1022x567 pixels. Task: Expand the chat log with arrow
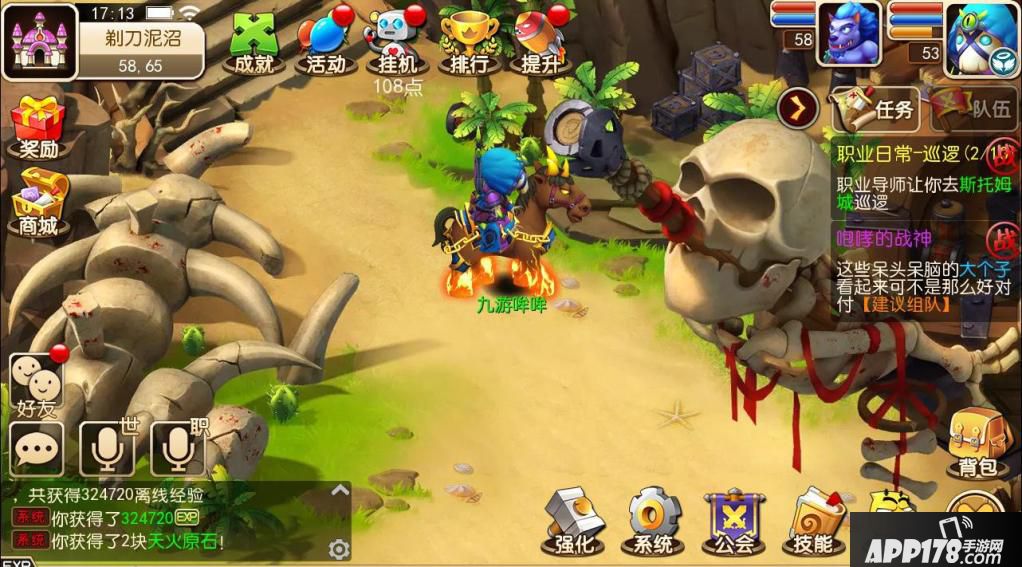pyautogui.click(x=340, y=490)
